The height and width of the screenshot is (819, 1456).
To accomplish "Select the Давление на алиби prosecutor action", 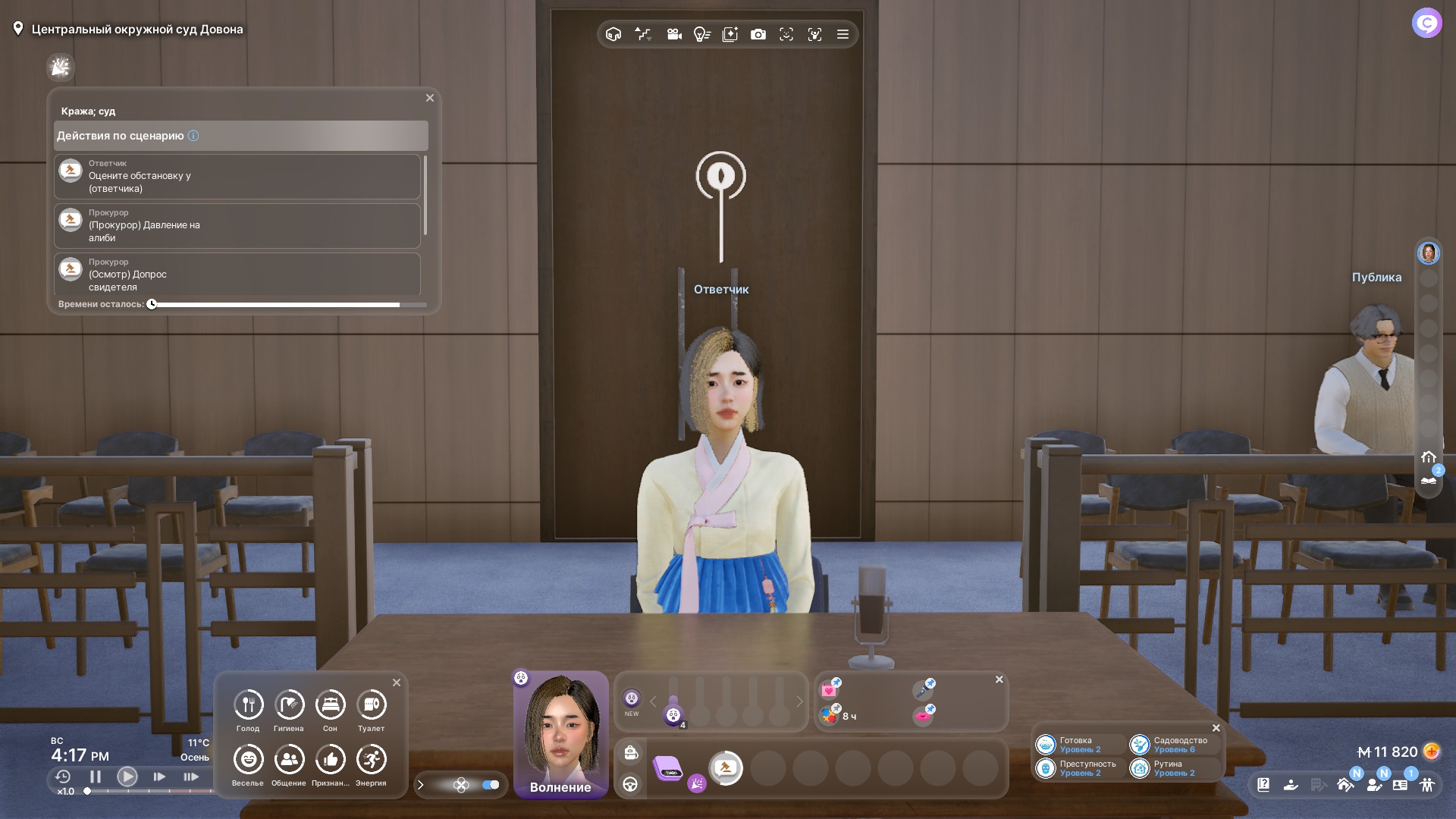I will coord(237,226).
